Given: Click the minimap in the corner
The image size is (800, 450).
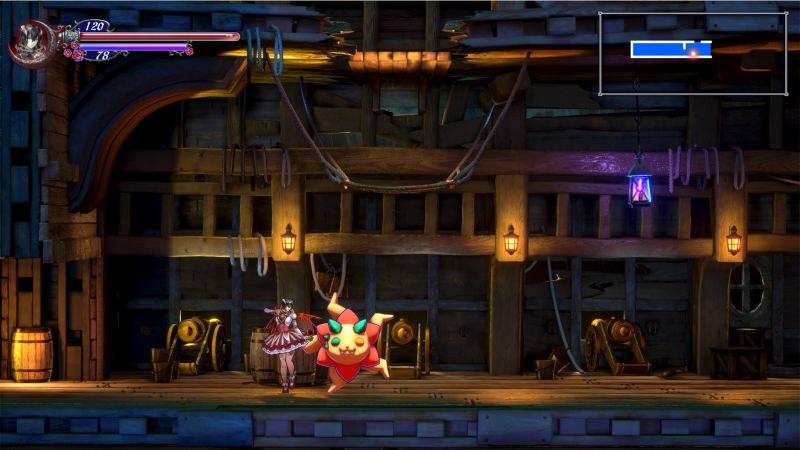Looking at the screenshot, I should point(692,53).
